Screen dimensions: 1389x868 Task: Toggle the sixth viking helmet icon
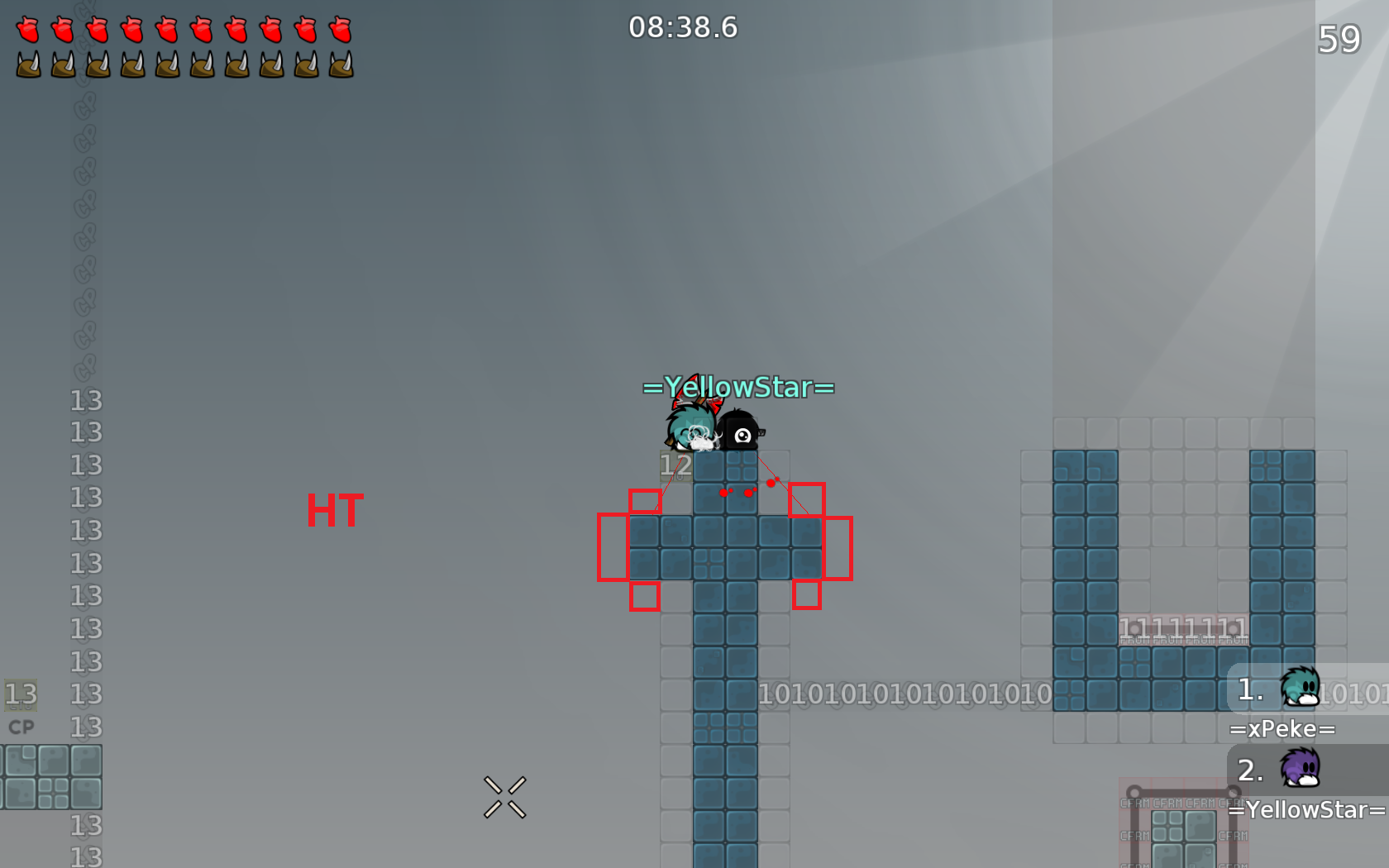(202, 62)
